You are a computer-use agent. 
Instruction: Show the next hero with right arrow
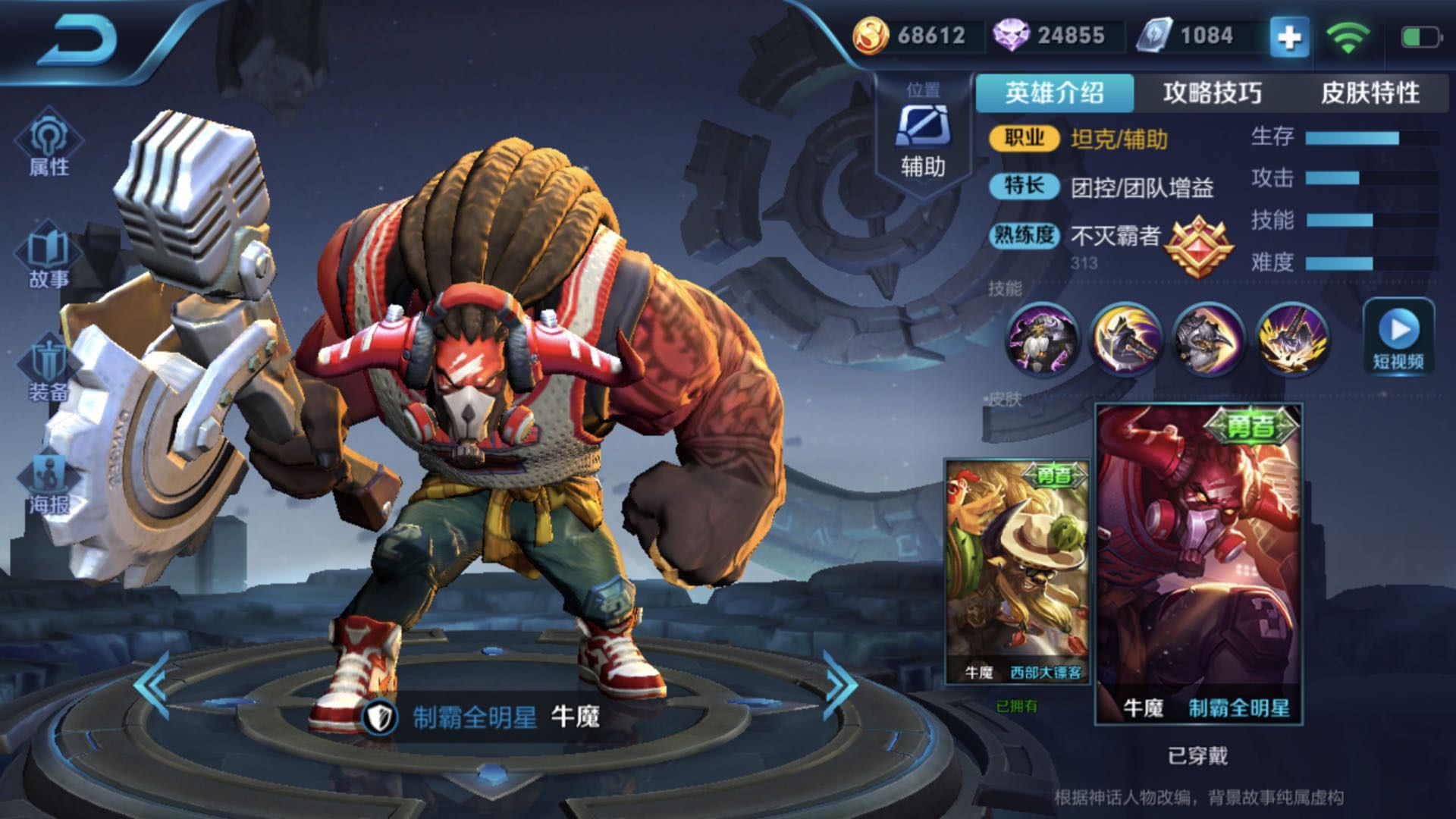pyautogui.click(x=839, y=685)
